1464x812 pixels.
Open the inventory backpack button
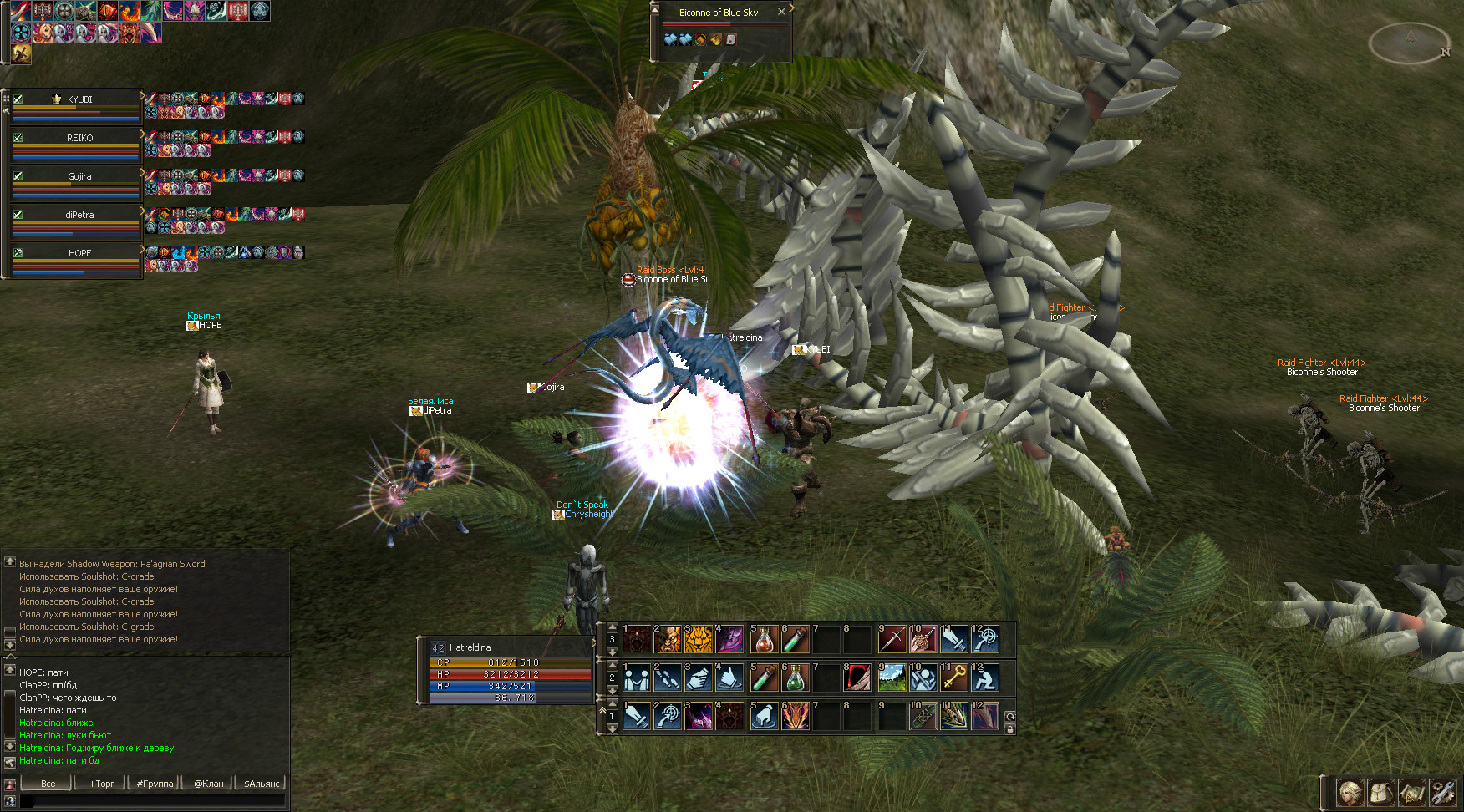point(1380,792)
